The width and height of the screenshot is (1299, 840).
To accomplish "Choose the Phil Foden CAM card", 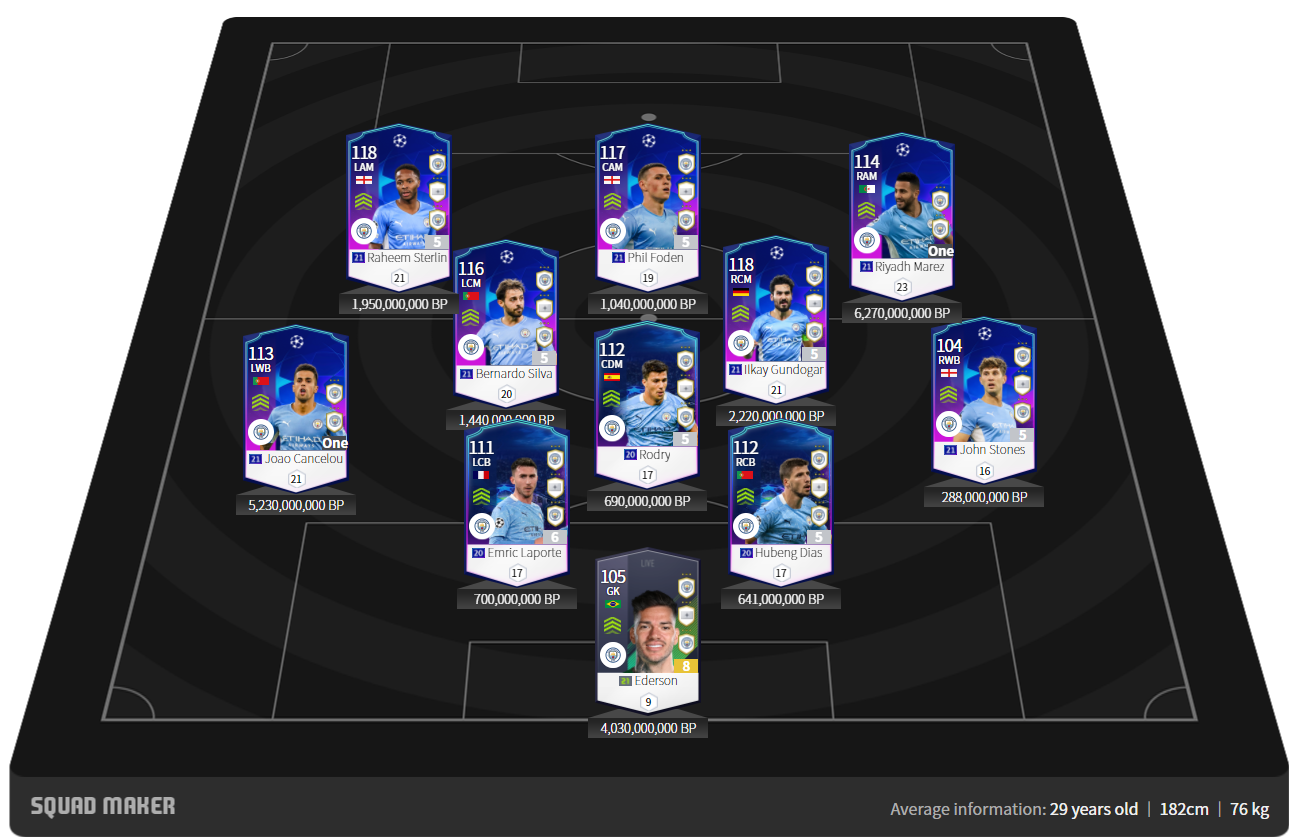I will [x=647, y=200].
